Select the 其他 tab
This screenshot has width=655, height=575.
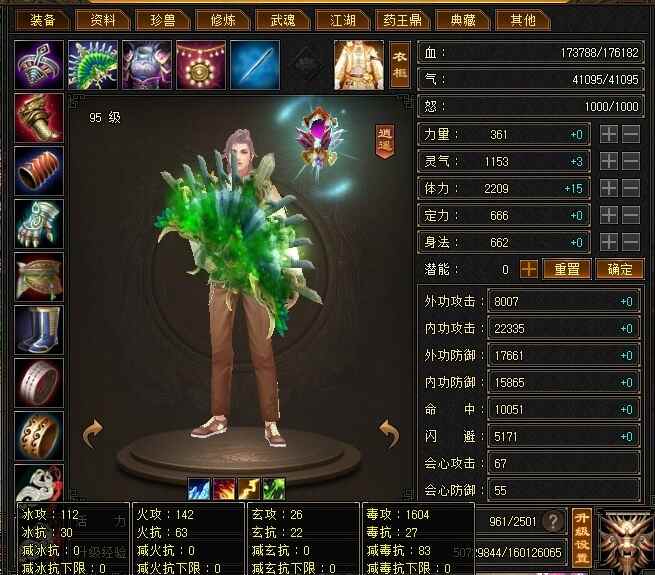pos(523,19)
